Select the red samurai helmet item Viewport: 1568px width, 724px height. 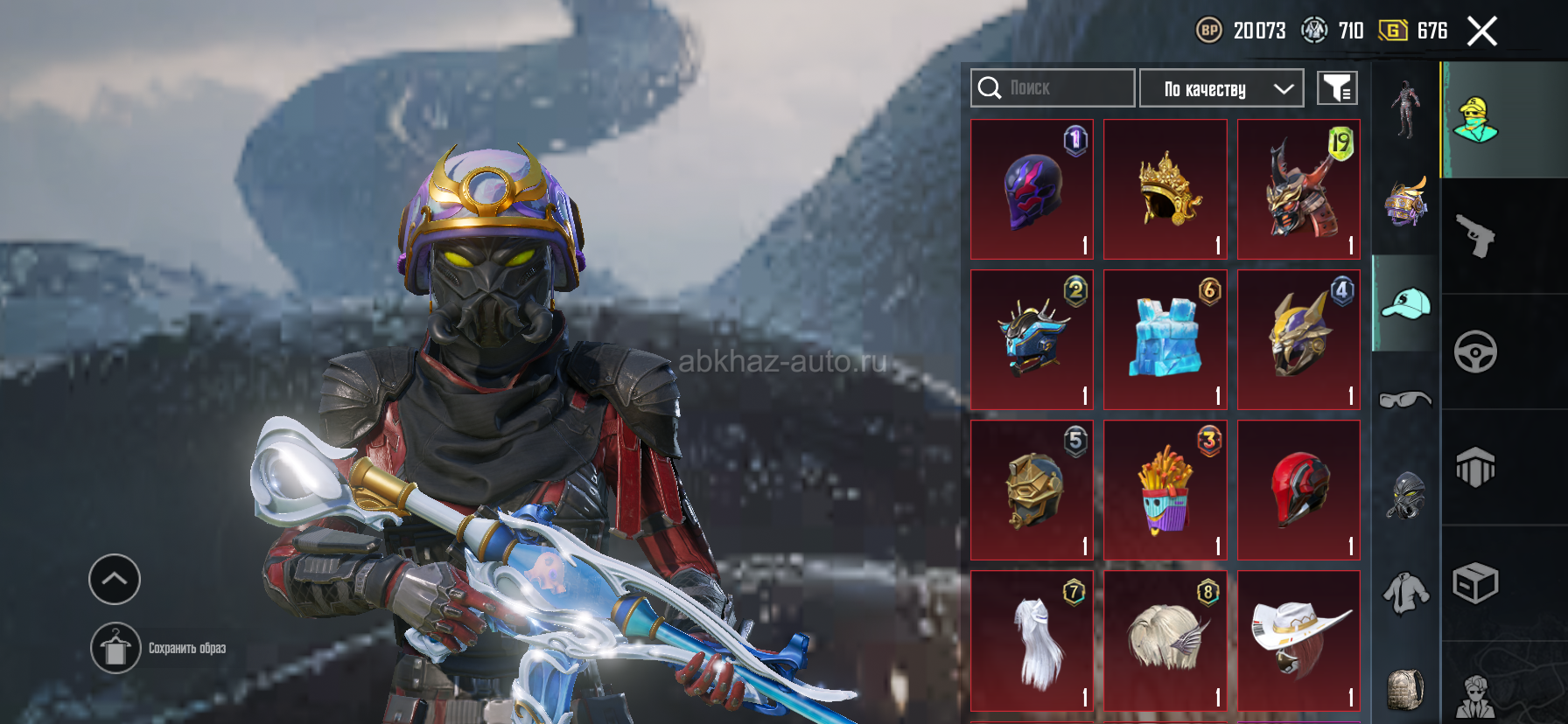pyautogui.click(x=1298, y=190)
